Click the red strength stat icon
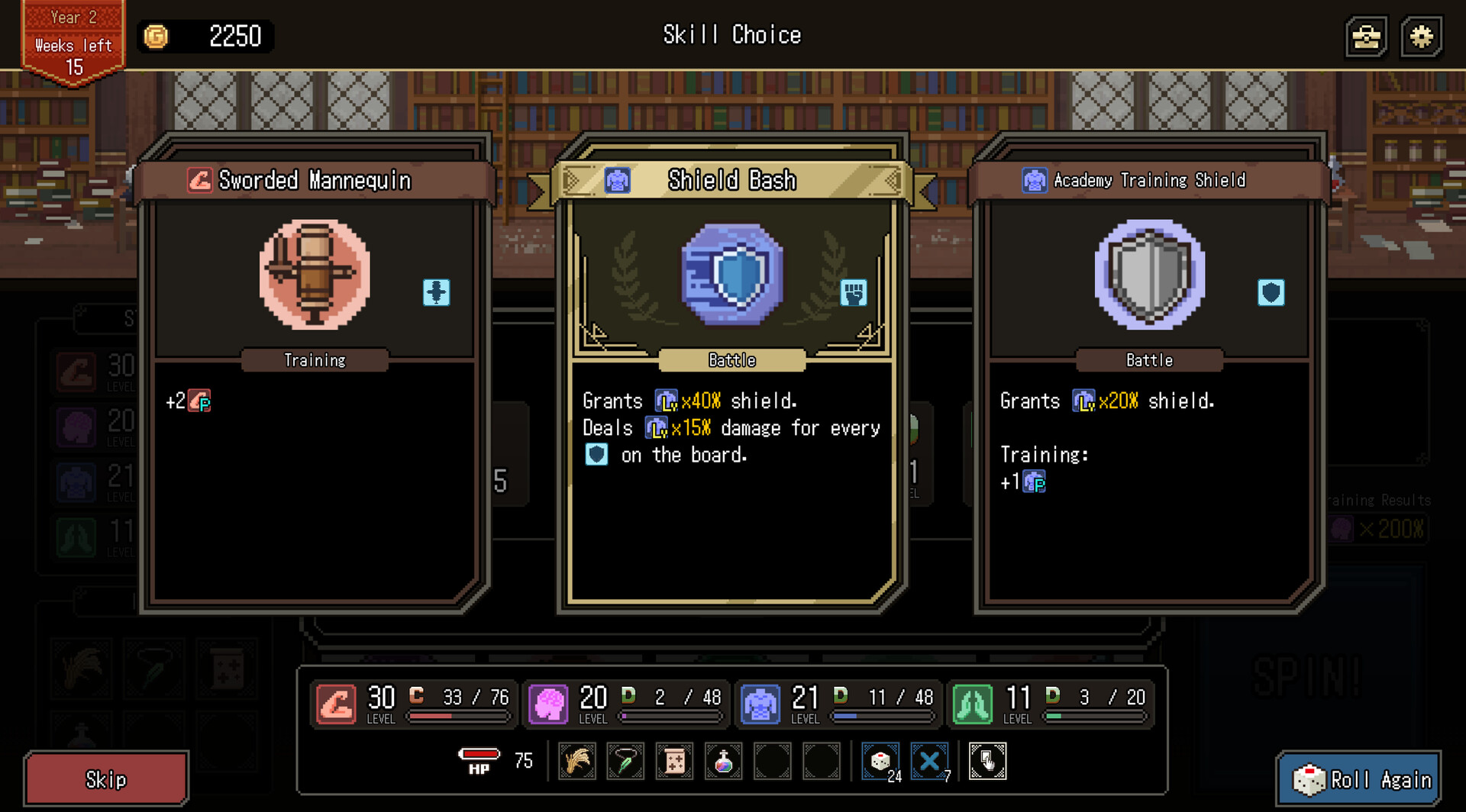This screenshot has width=1466, height=812. 336,703
